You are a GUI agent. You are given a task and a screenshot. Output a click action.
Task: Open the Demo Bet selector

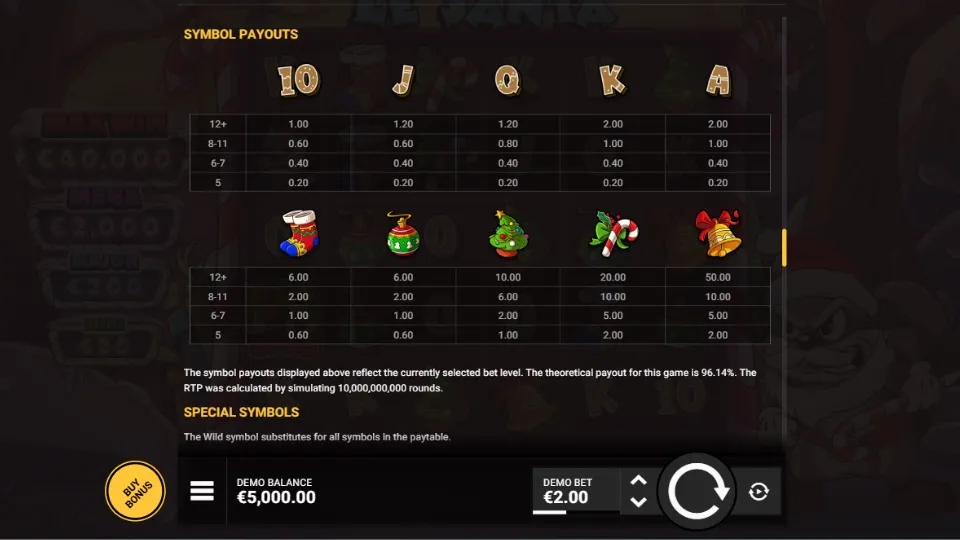pyautogui.click(x=574, y=491)
